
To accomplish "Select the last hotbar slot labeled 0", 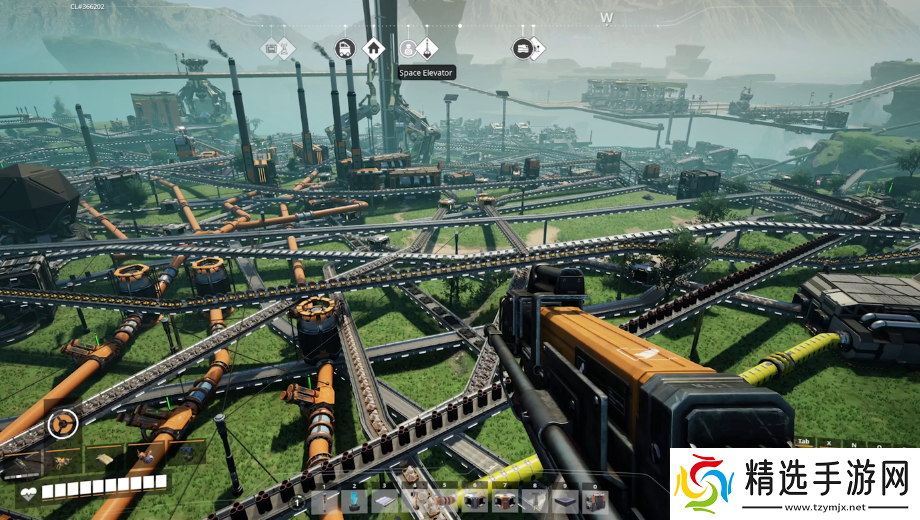I will (595, 502).
